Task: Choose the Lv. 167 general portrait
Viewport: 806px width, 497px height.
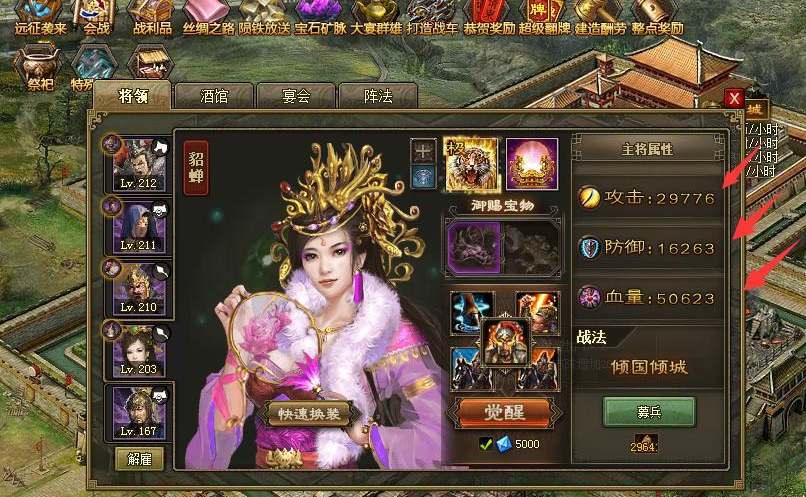Action: pos(139,412)
